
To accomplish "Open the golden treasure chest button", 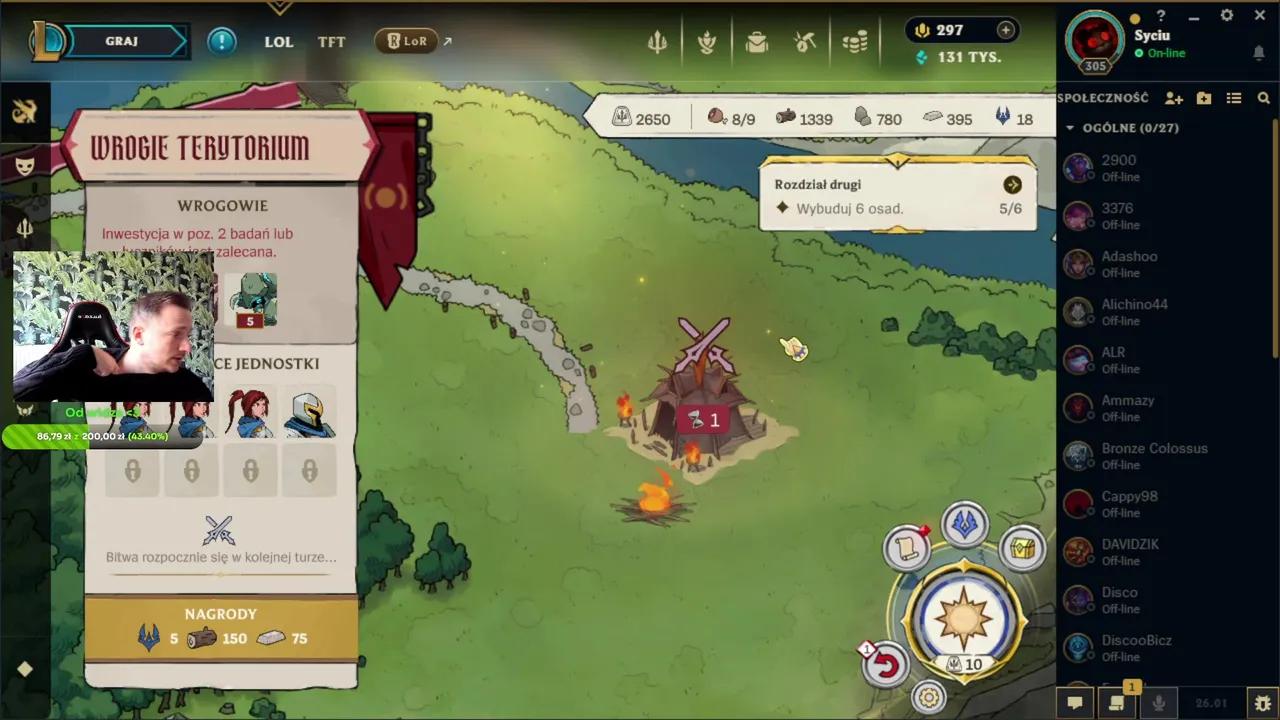I will coord(1022,548).
